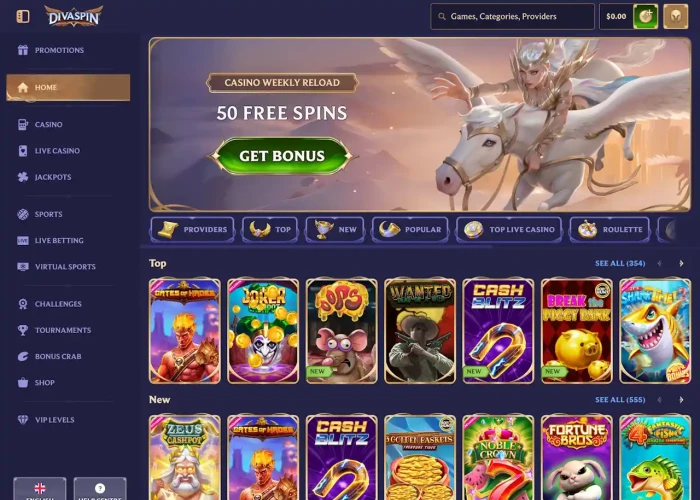This screenshot has height=500, width=700.
Task: Open the Promotions page
Action: (59, 50)
